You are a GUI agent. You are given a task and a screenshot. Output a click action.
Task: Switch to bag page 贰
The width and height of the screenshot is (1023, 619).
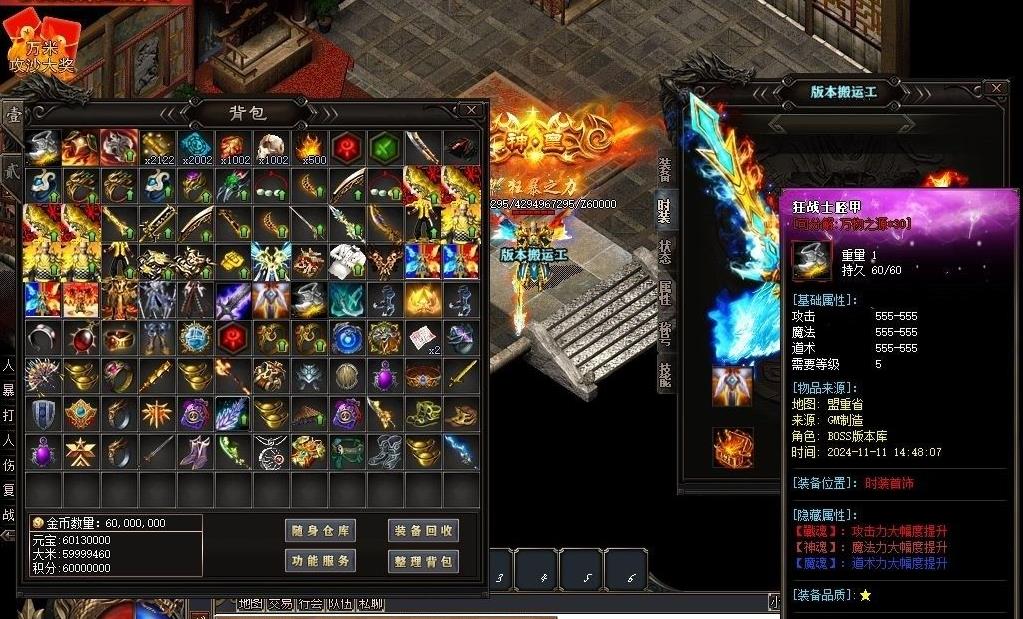click(12, 169)
